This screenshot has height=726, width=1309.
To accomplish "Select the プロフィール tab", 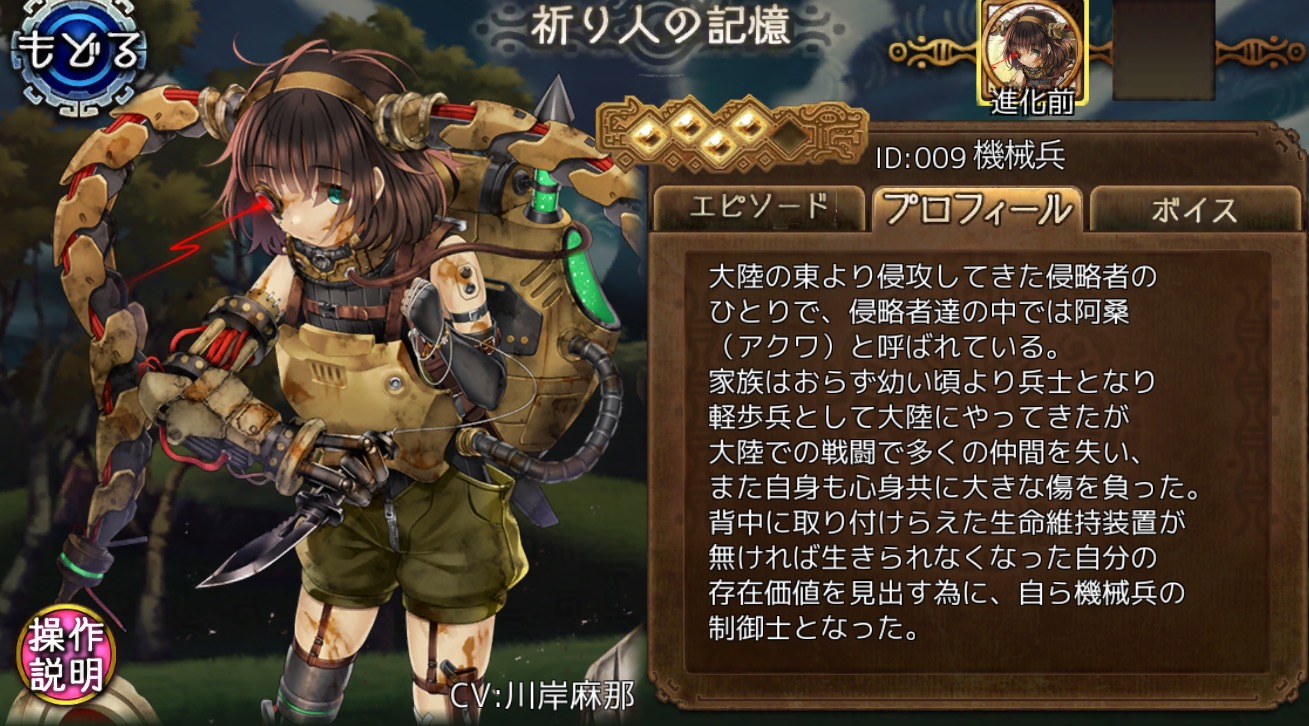I will (x=976, y=208).
